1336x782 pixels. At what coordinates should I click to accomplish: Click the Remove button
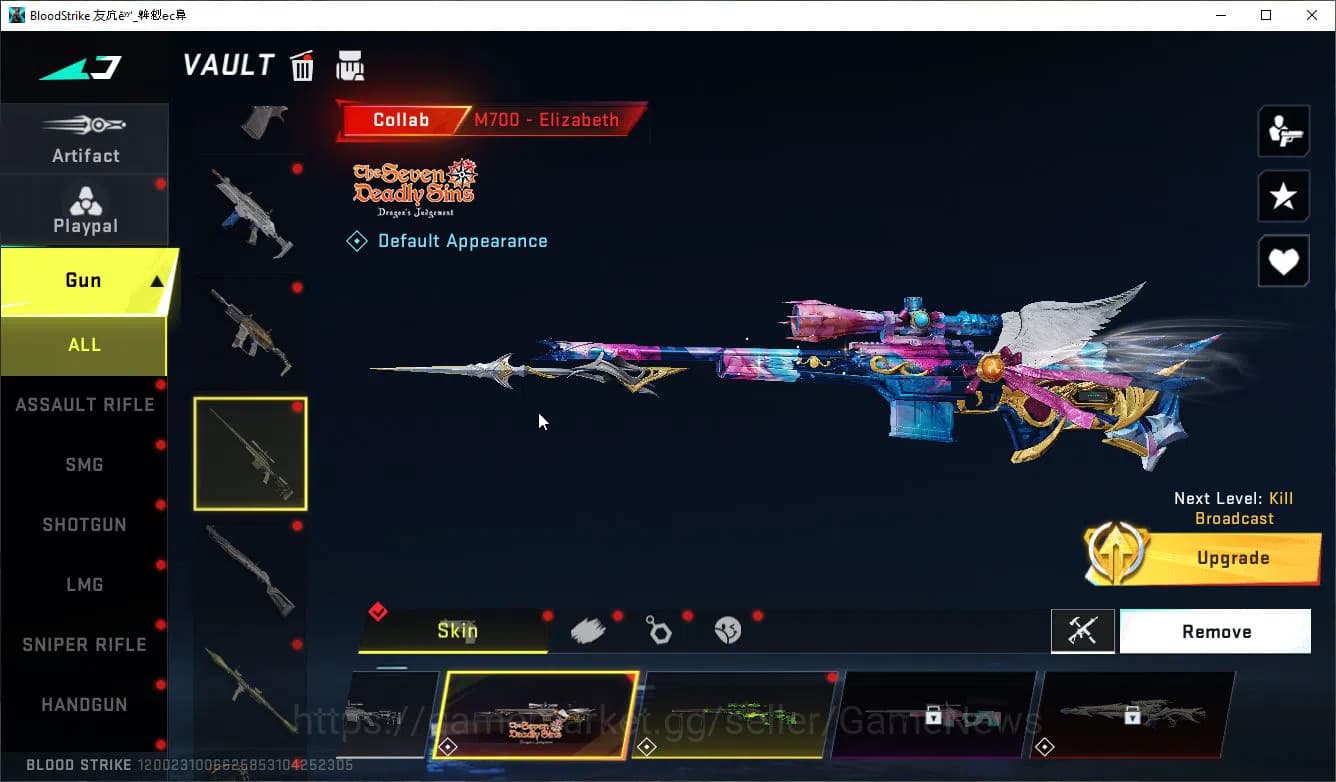click(x=1215, y=631)
